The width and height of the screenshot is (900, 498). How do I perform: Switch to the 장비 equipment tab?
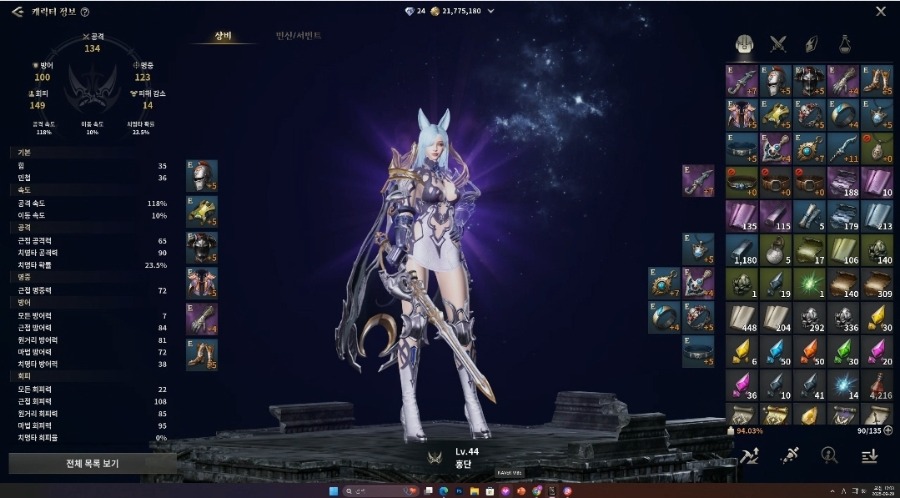coord(224,35)
